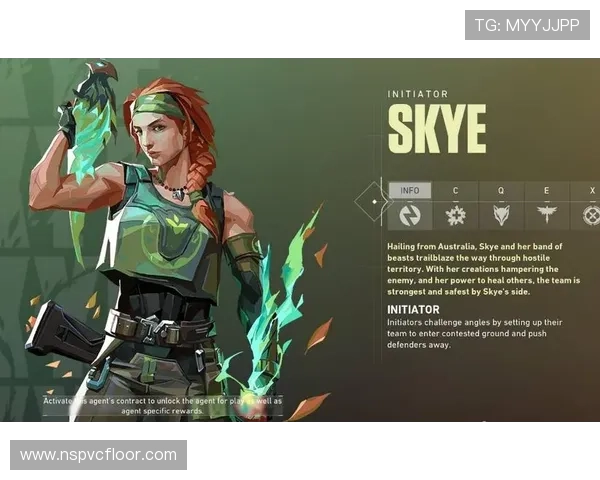Open the E ability with the hawk icon
The width and height of the screenshot is (600, 480).
547,214
